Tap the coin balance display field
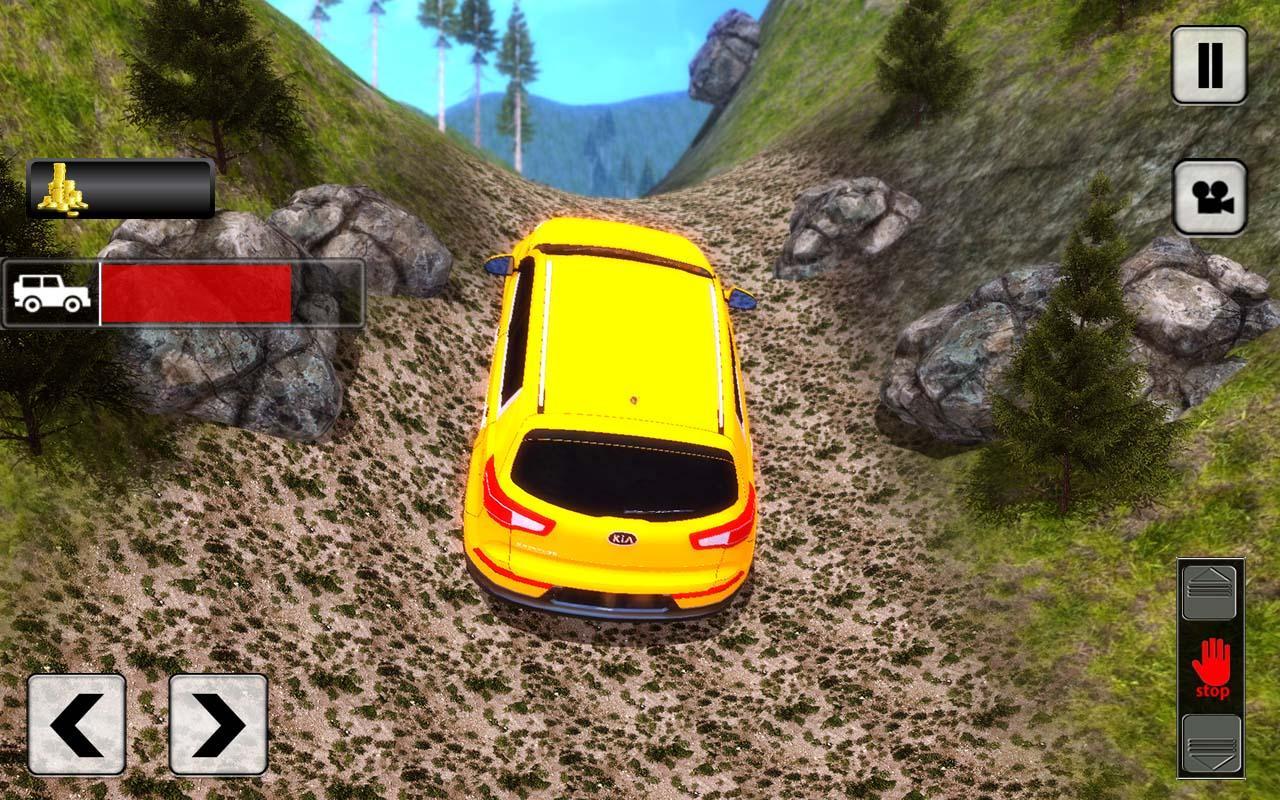1280x800 pixels. coord(140,191)
